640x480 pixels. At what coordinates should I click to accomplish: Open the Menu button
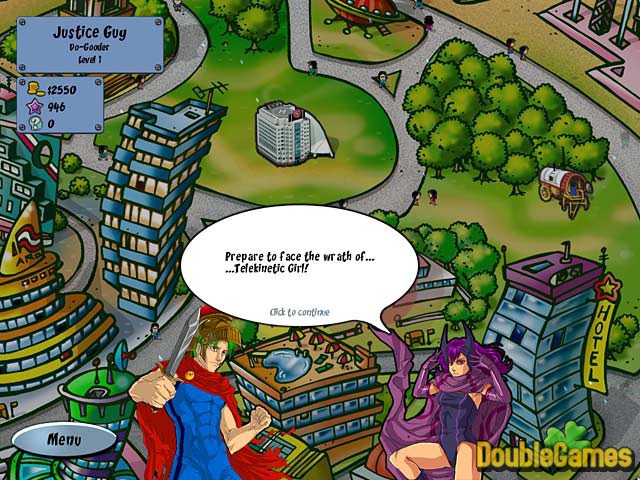[x=65, y=438]
